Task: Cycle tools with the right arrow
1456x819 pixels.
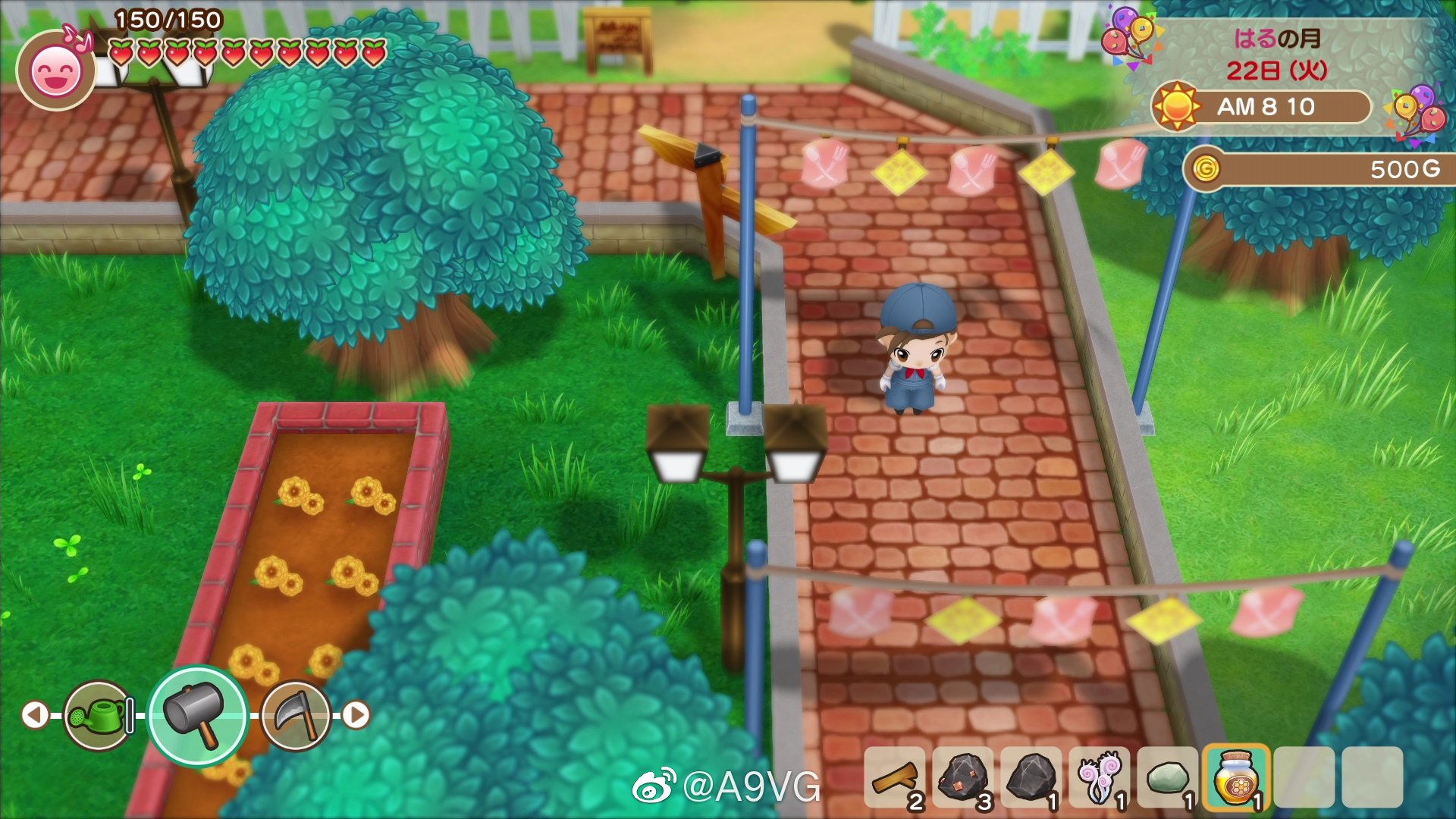Action: pyautogui.click(x=356, y=714)
